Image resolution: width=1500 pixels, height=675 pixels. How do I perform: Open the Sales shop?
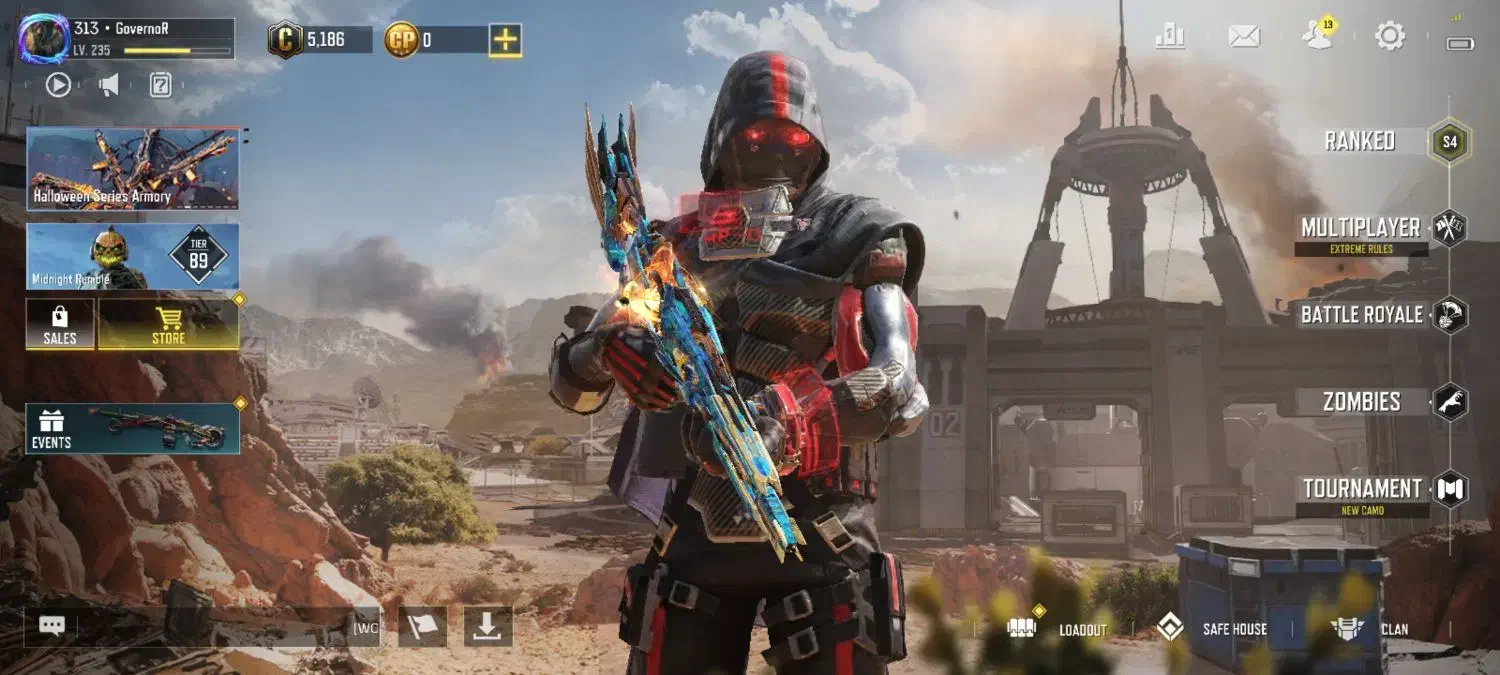click(x=60, y=324)
